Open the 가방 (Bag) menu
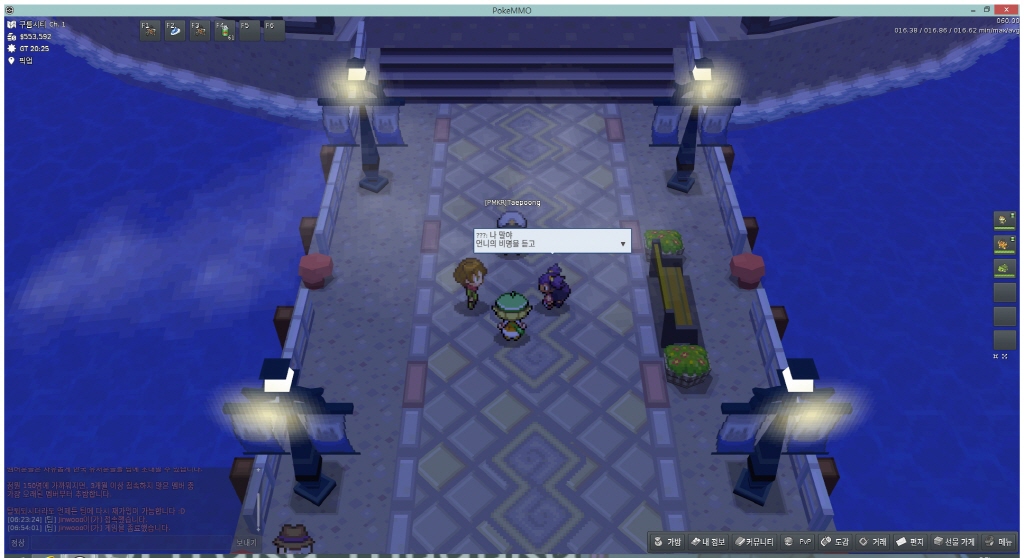The image size is (1024, 558). pyautogui.click(x=668, y=542)
